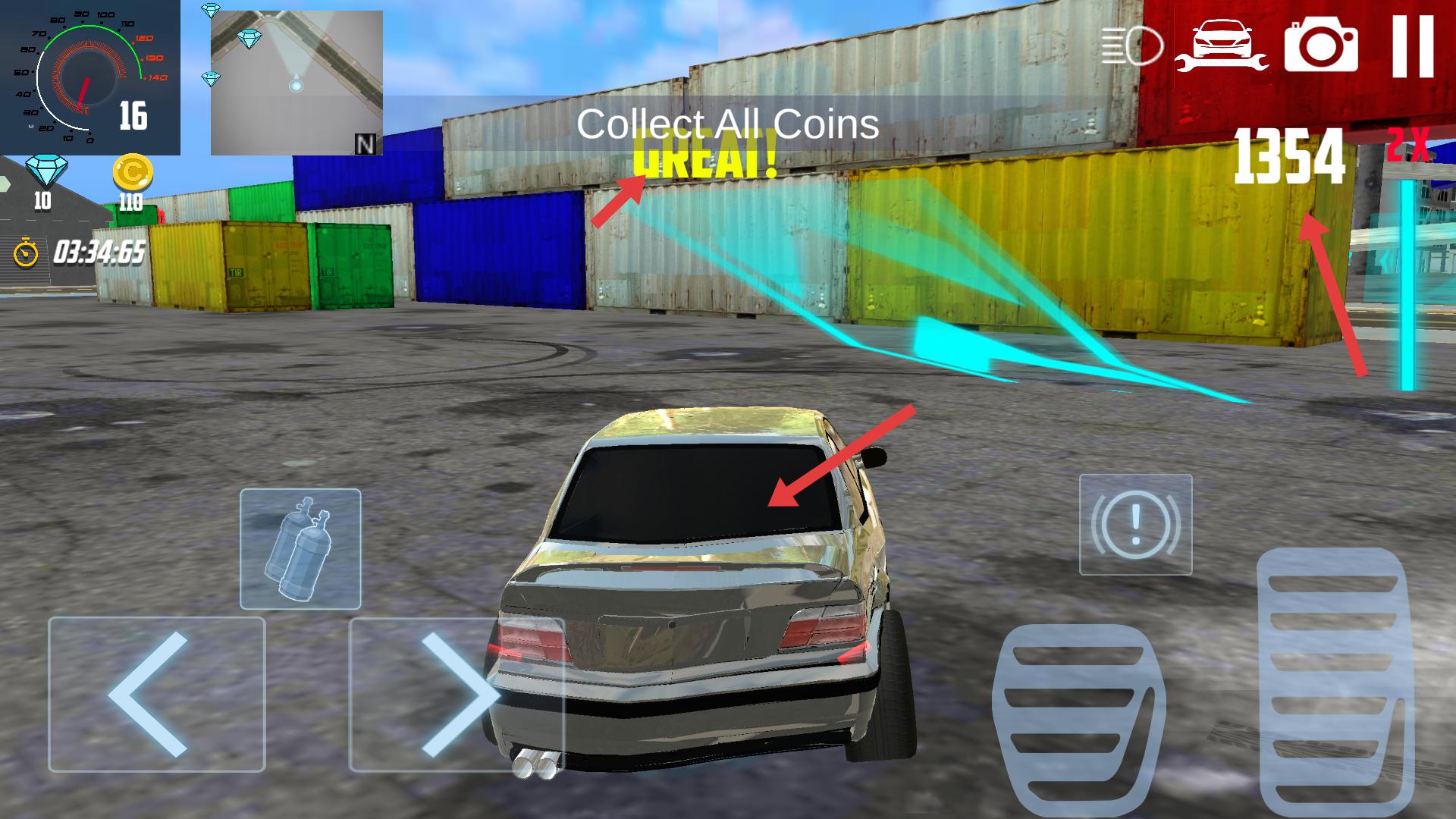Open the car repair wrench icon
The image size is (1456, 819).
tap(1221, 47)
